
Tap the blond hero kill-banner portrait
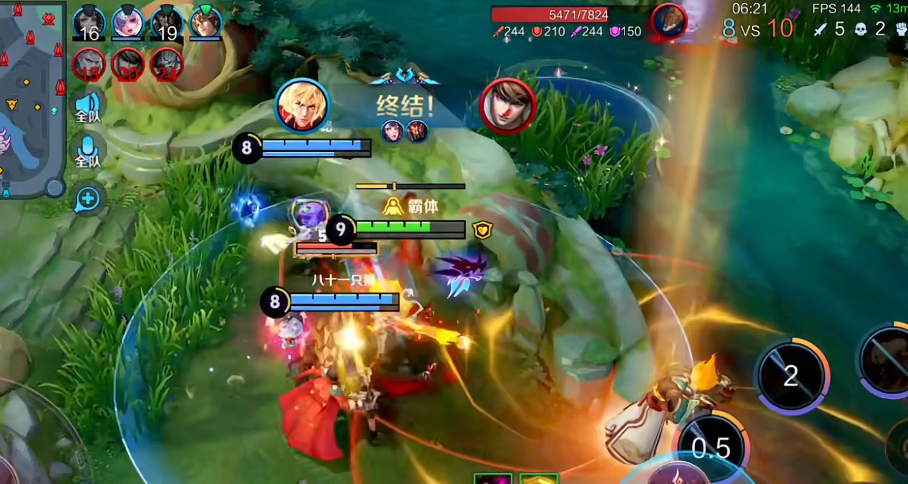point(301,105)
